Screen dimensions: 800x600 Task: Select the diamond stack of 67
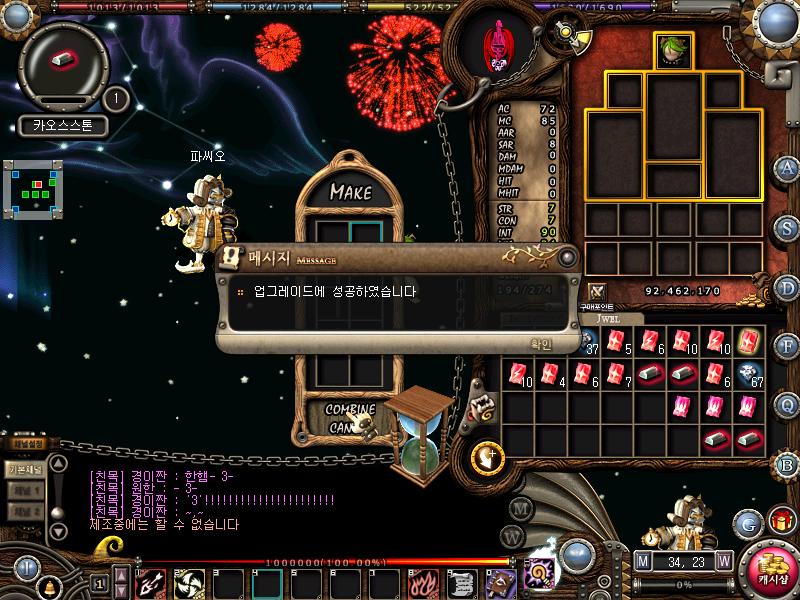750,374
